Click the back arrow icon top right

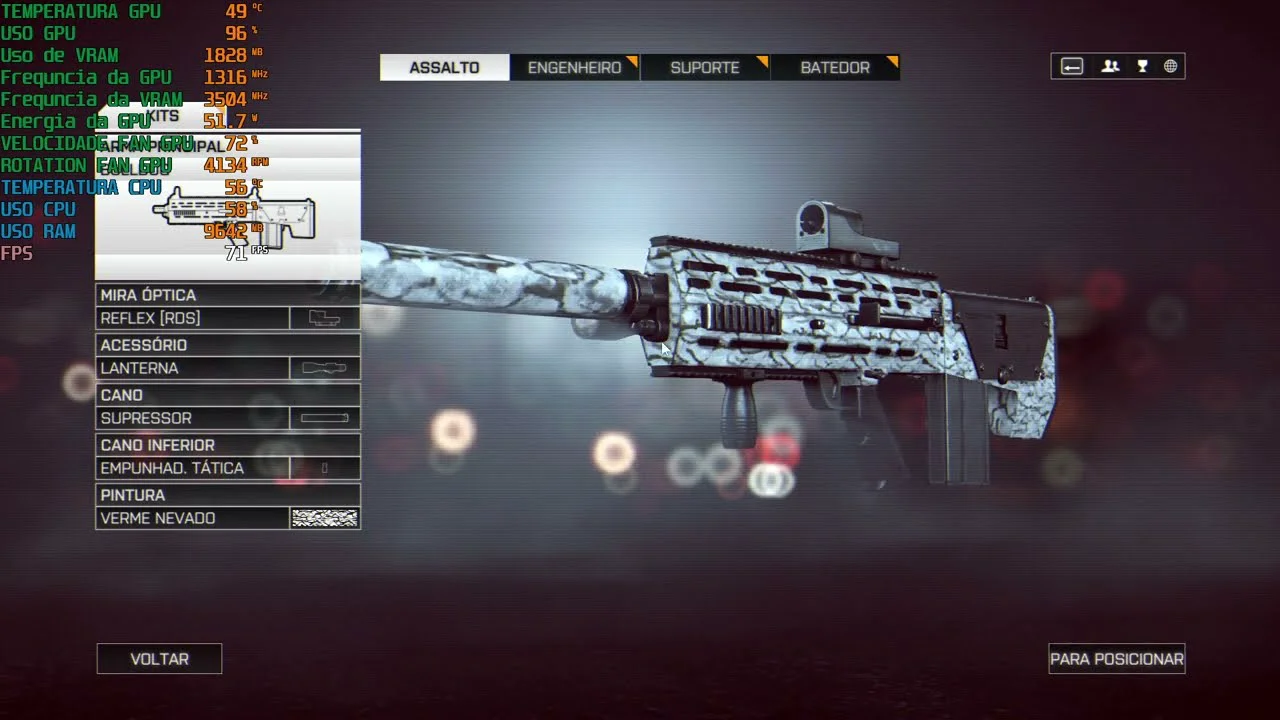click(x=1072, y=67)
